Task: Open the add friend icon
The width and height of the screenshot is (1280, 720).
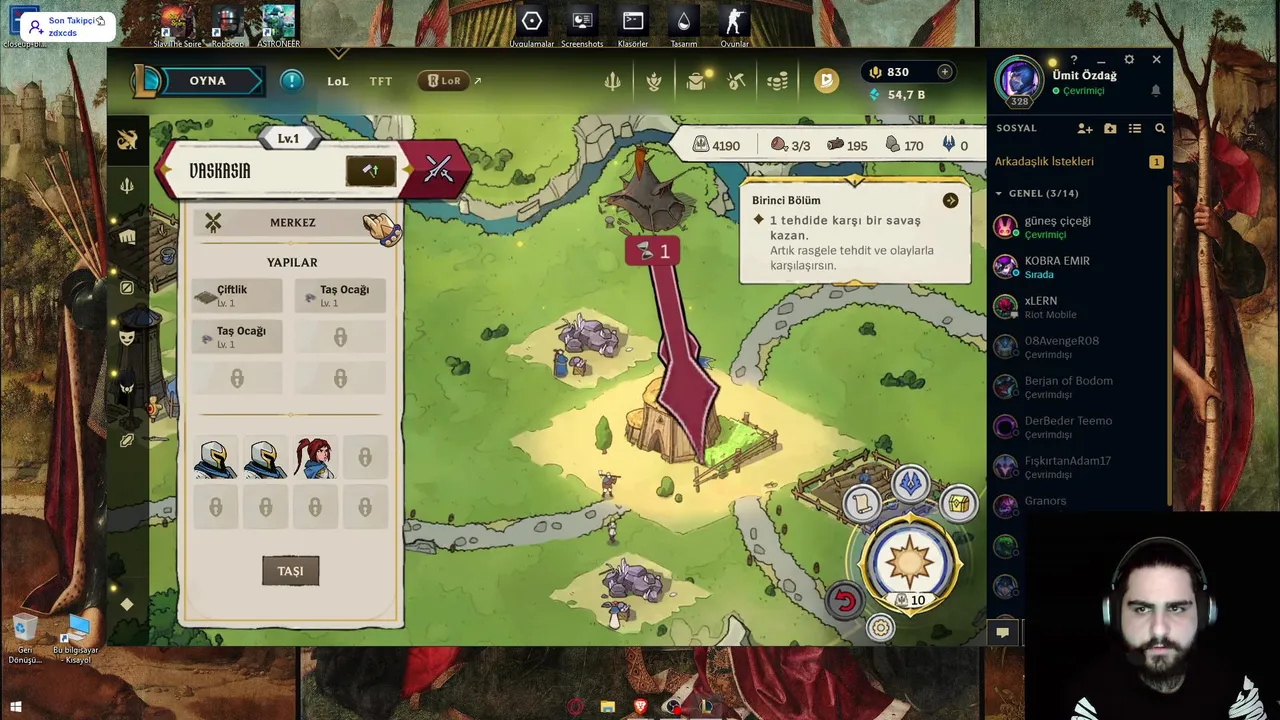Action: [x=1085, y=129]
